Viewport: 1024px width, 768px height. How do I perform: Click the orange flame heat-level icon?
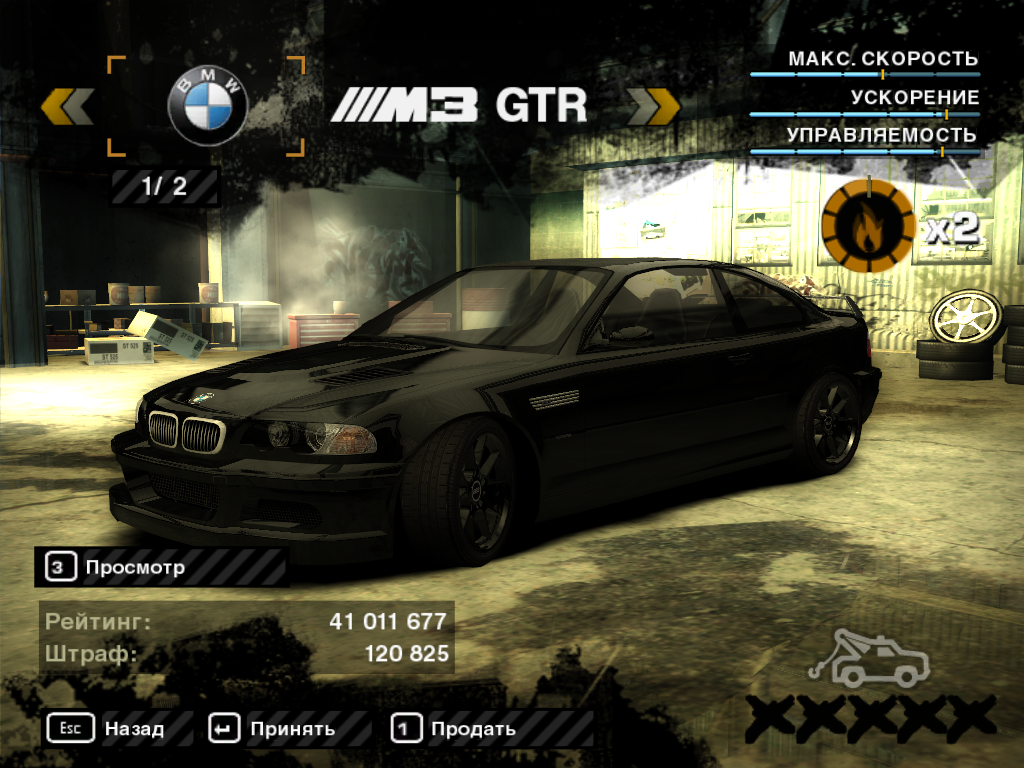click(867, 228)
